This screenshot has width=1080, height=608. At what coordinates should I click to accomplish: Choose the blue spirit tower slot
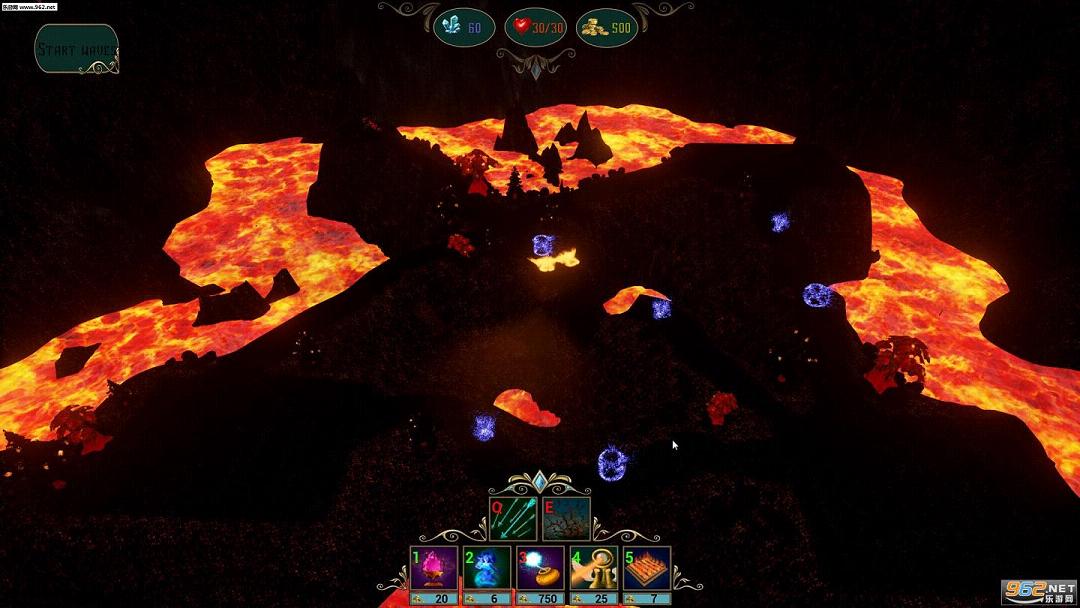click(x=488, y=569)
